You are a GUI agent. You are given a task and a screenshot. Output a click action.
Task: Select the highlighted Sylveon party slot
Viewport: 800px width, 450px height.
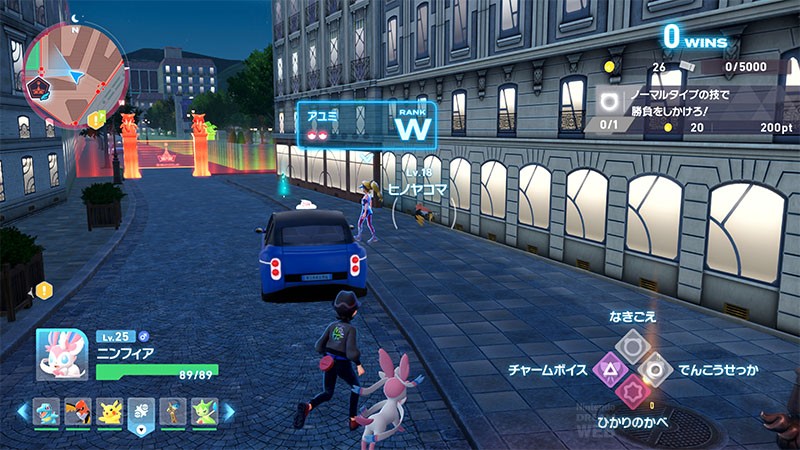tap(142, 412)
